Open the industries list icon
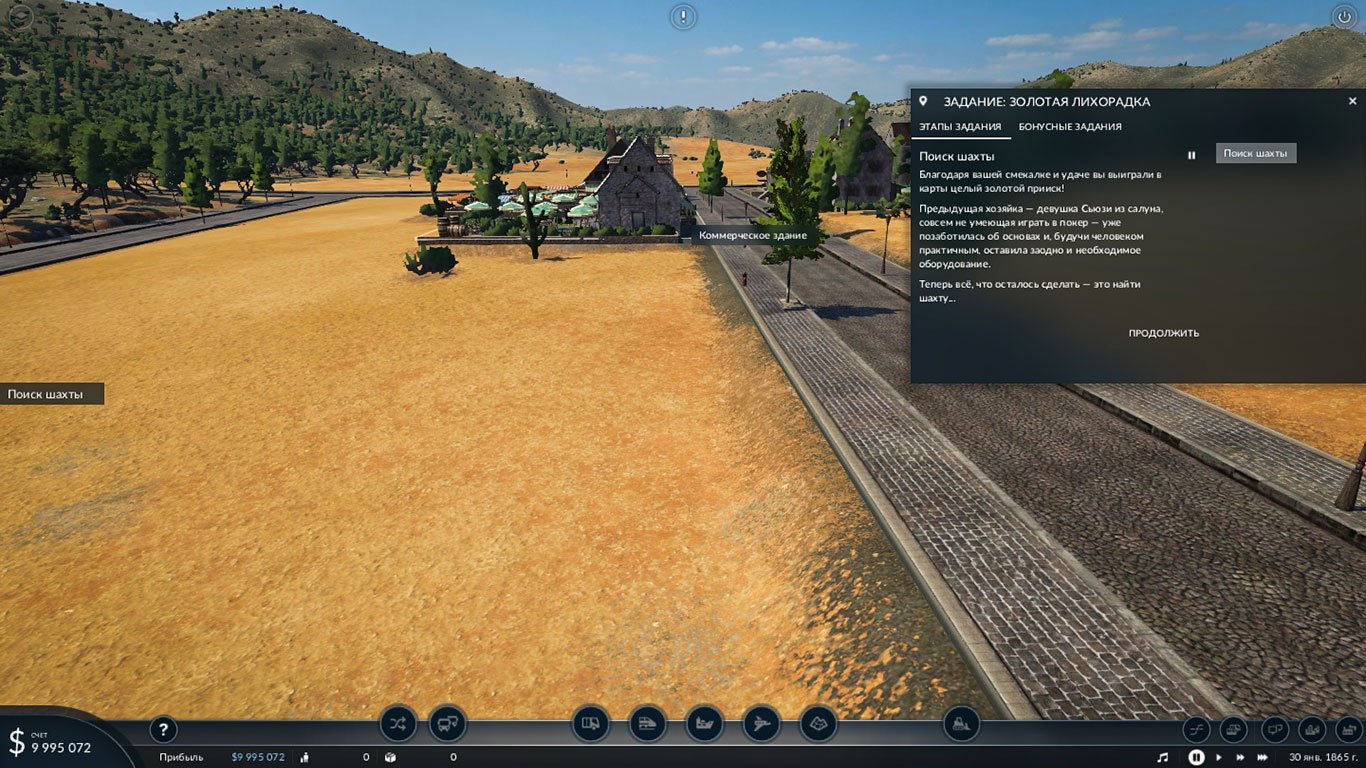Image resolution: width=1366 pixels, height=768 pixels. point(1348,729)
